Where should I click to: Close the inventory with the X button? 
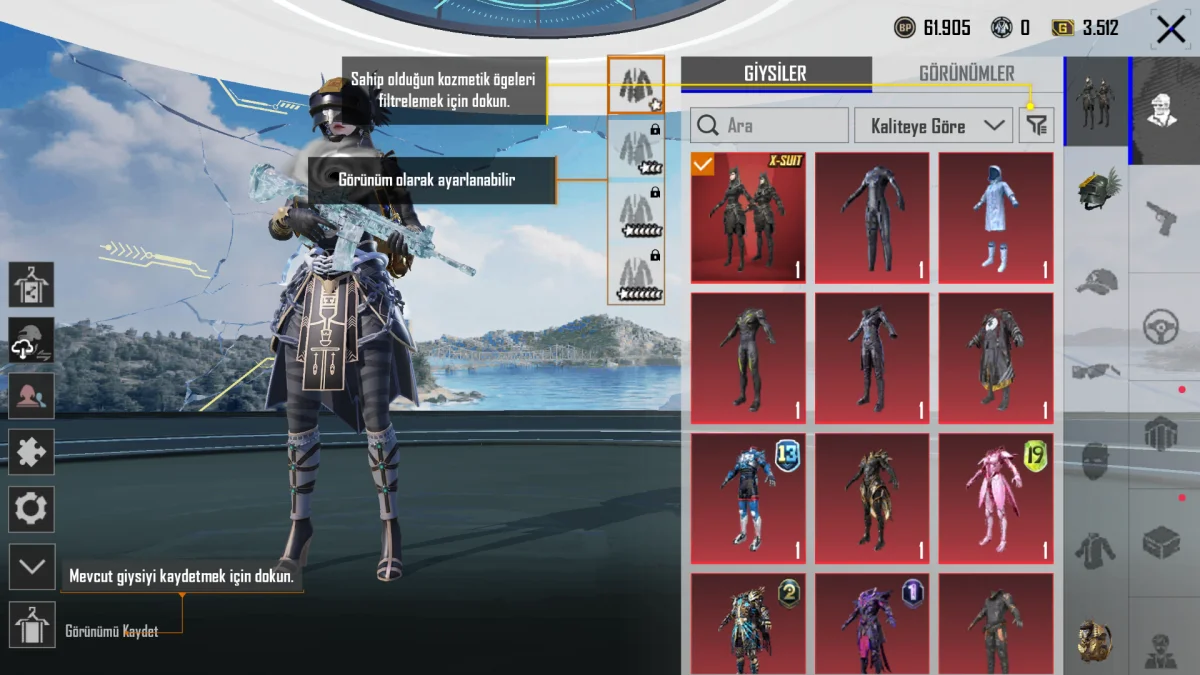[x=1170, y=29]
